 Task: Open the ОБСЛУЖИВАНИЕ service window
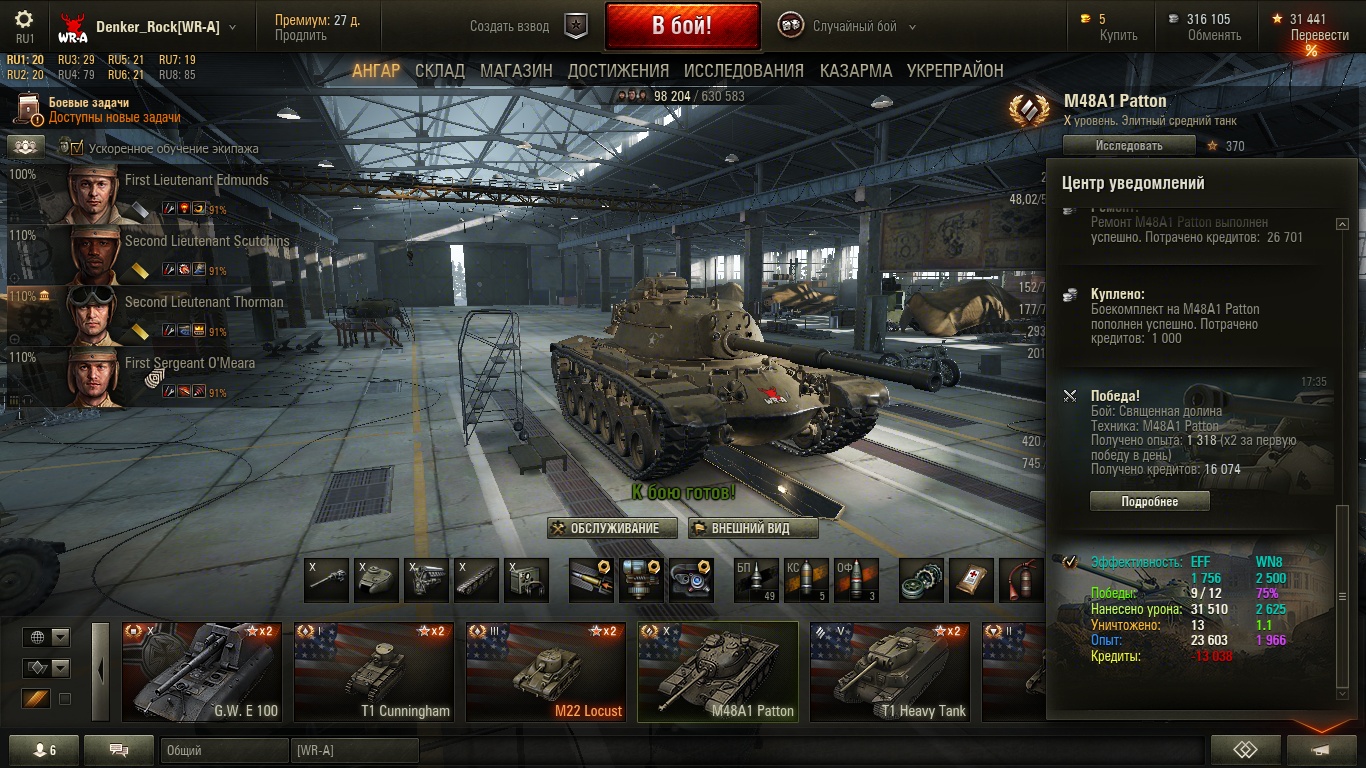pyautogui.click(x=612, y=528)
